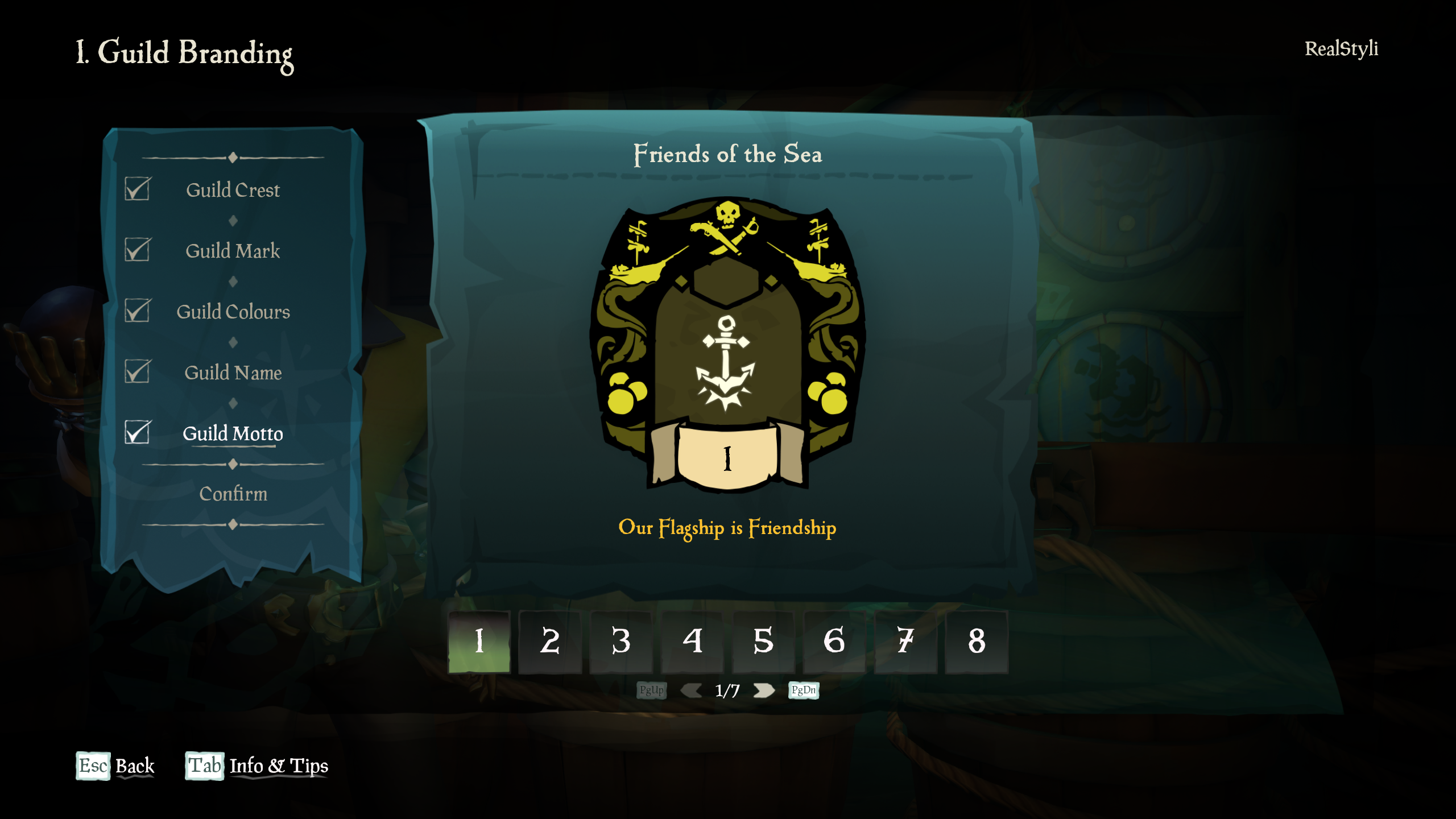1456x819 pixels.
Task: Pick motto option number 1
Action: (479, 642)
